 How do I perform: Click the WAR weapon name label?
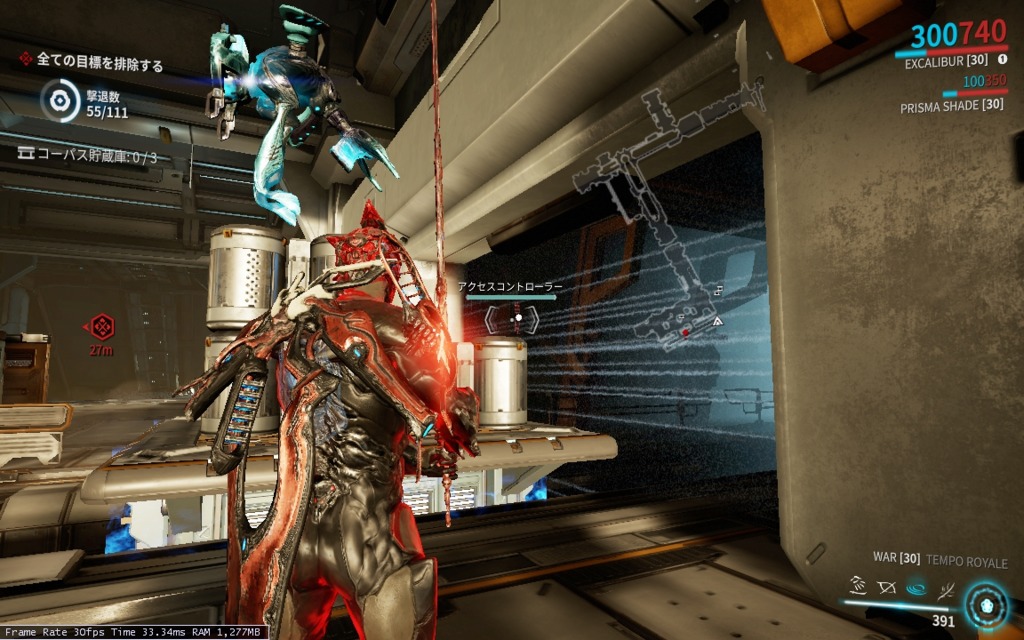(x=894, y=562)
